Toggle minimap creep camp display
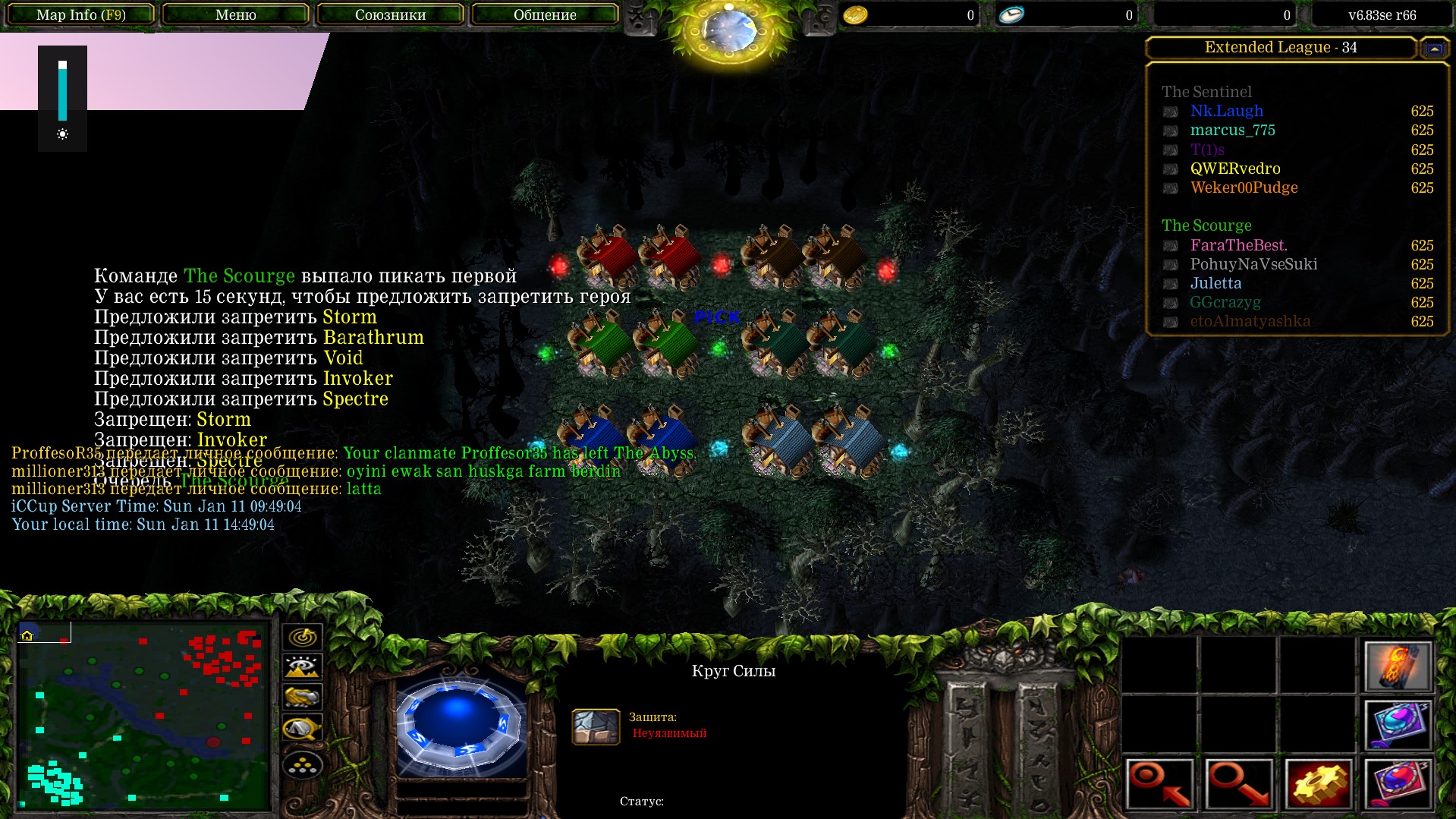 [302, 729]
